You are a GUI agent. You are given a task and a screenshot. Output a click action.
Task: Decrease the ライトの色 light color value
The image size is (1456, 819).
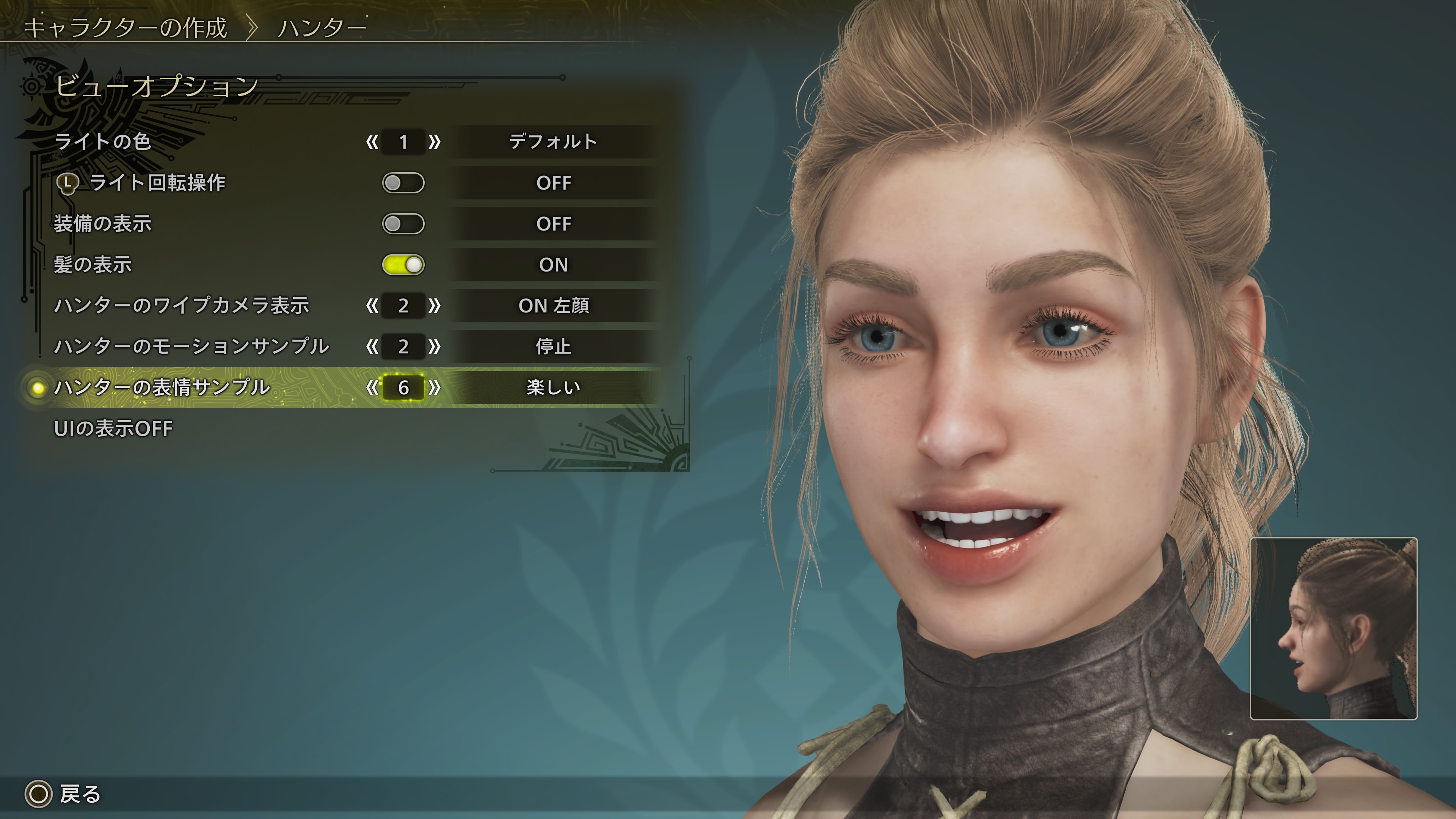pyautogui.click(x=372, y=142)
